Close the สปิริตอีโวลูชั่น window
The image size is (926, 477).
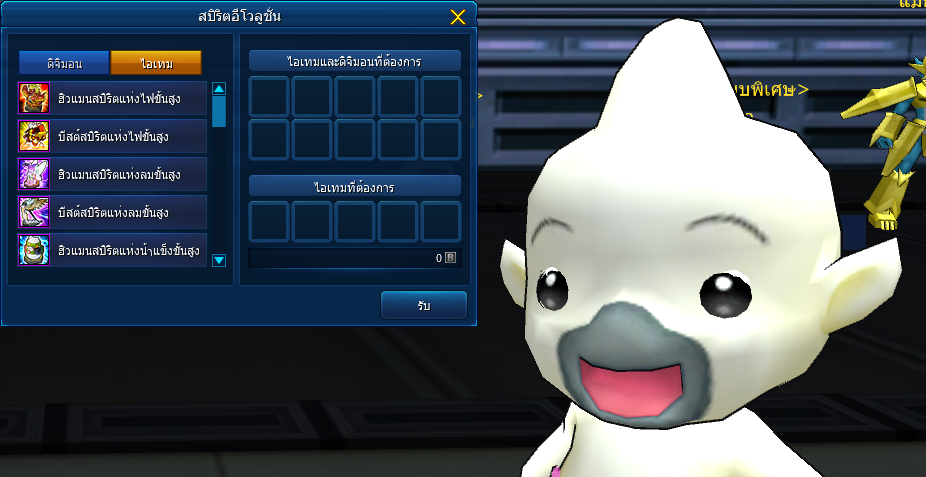[x=458, y=17]
